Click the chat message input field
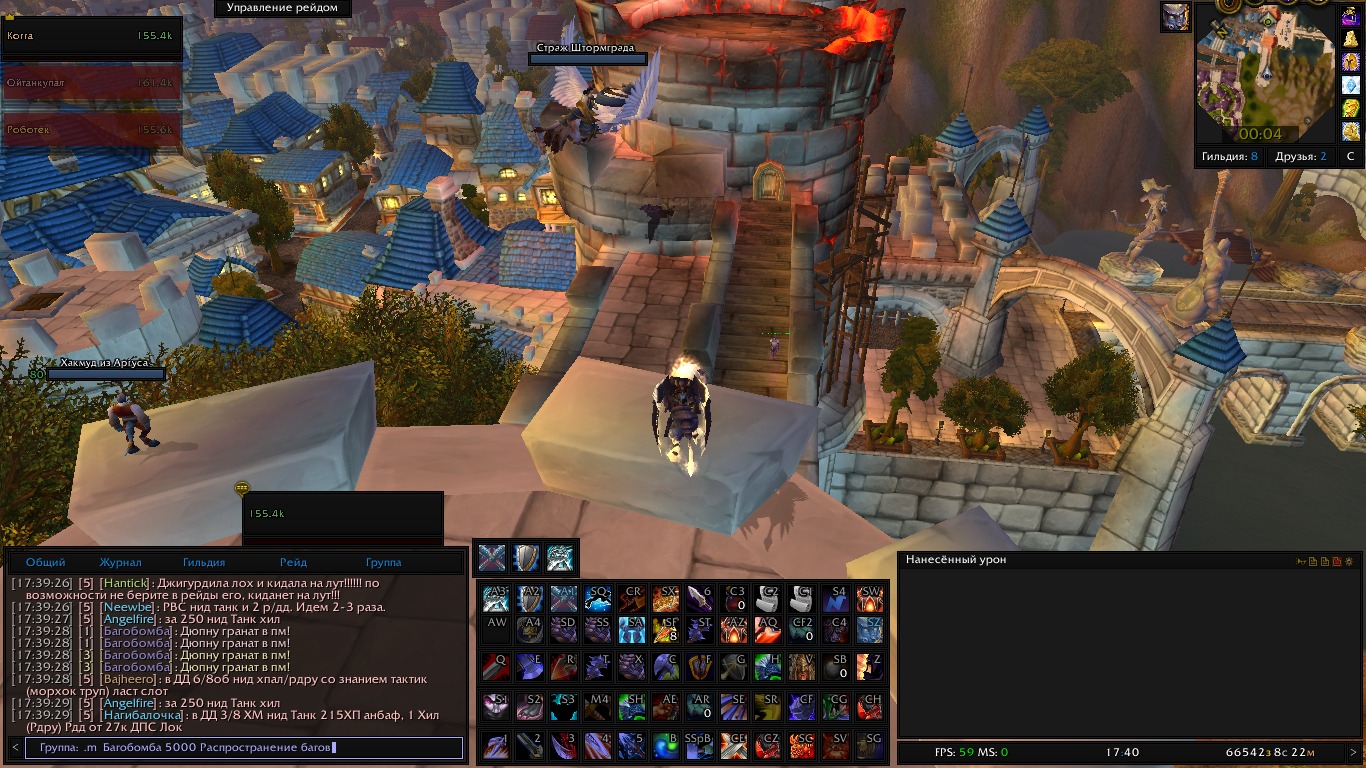Screen dimensions: 1366x768 point(244,747)
